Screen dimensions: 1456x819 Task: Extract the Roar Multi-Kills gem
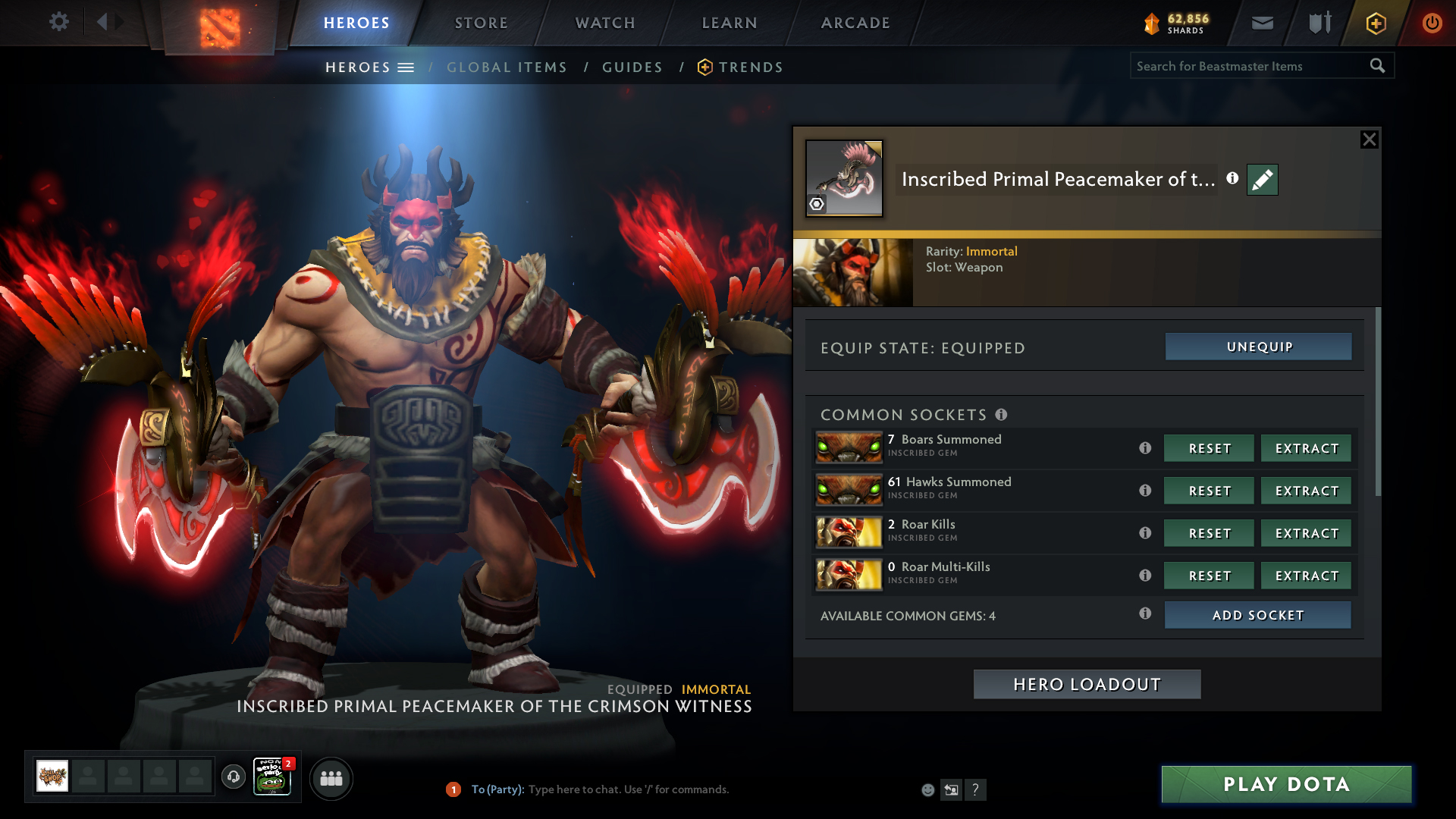point(1306,576)
